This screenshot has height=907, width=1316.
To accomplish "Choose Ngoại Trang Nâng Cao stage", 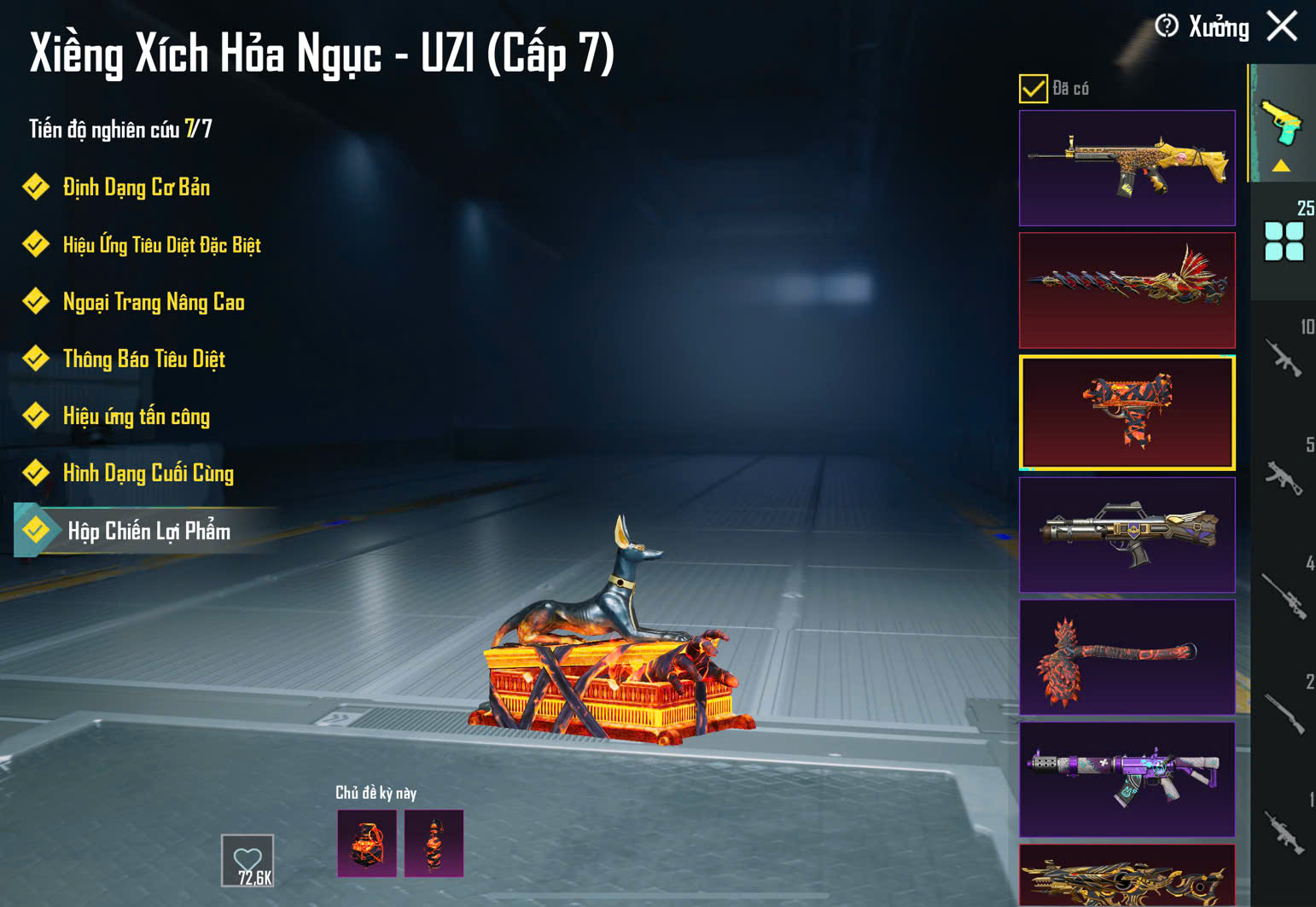I will pos(153,302).
